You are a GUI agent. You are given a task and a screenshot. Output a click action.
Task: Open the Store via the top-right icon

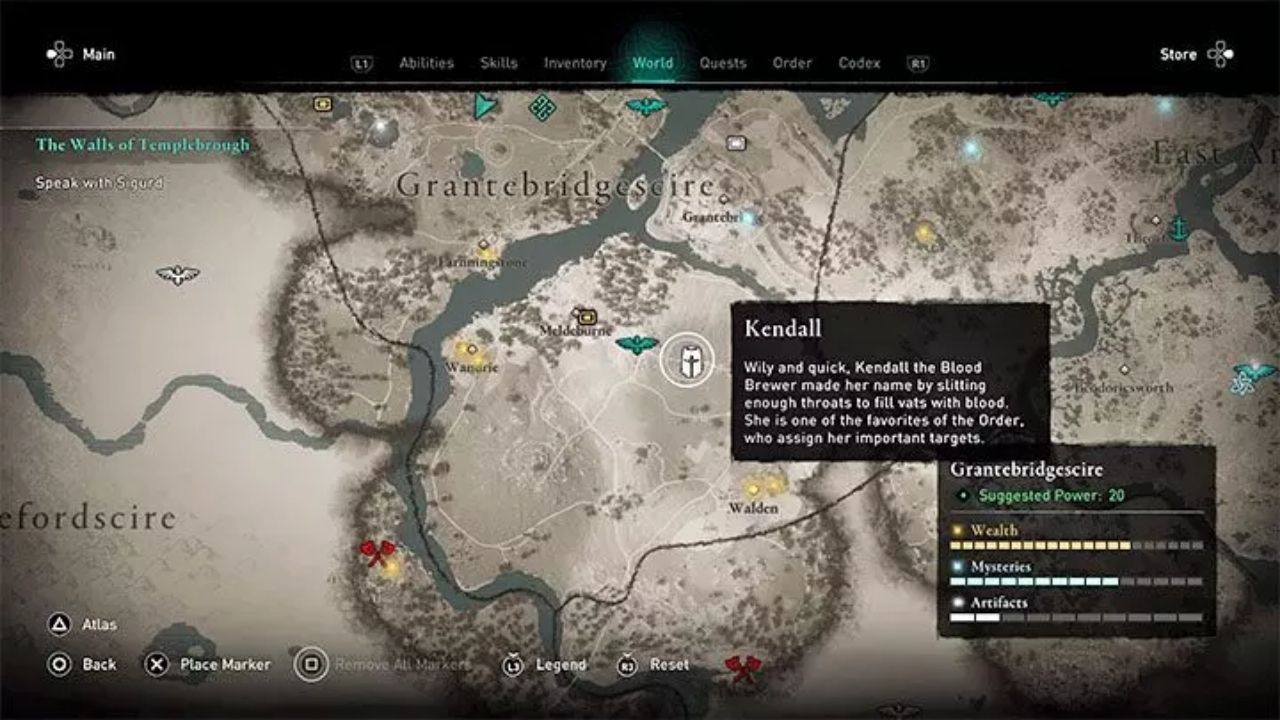(x=1223, y=55)
